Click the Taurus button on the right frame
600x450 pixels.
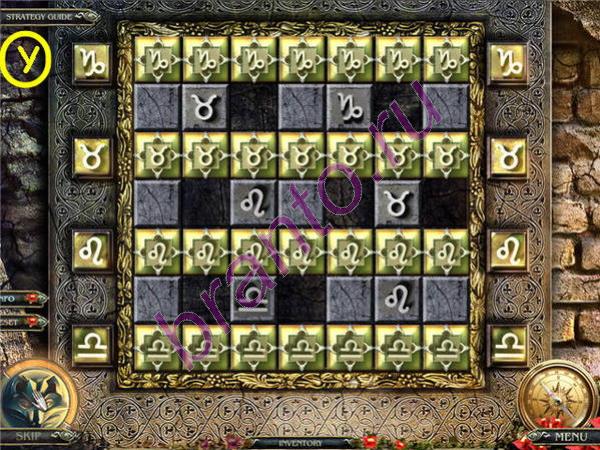[x=507, y=156]
